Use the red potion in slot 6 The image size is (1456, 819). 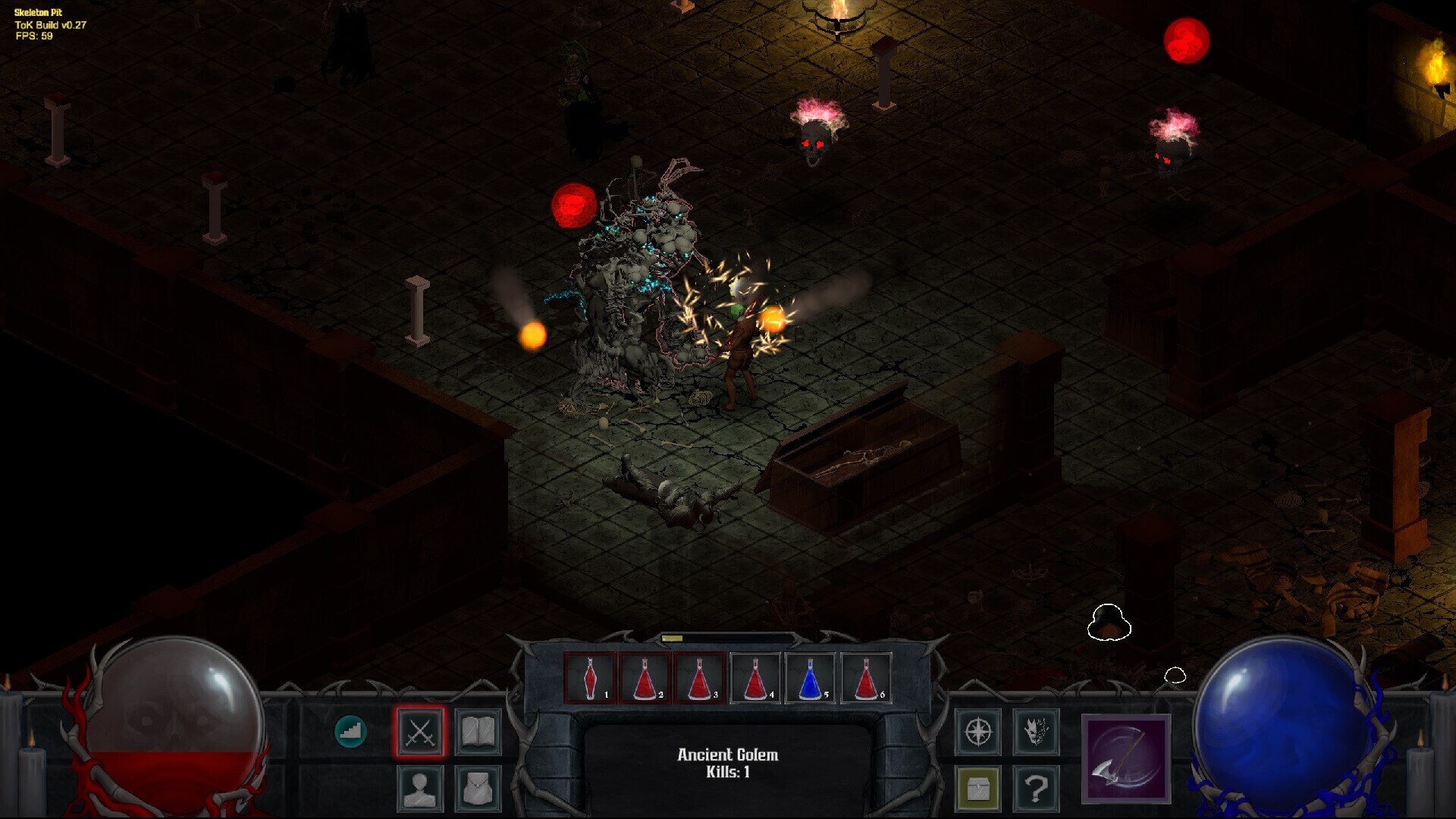(x=866, y=678)
